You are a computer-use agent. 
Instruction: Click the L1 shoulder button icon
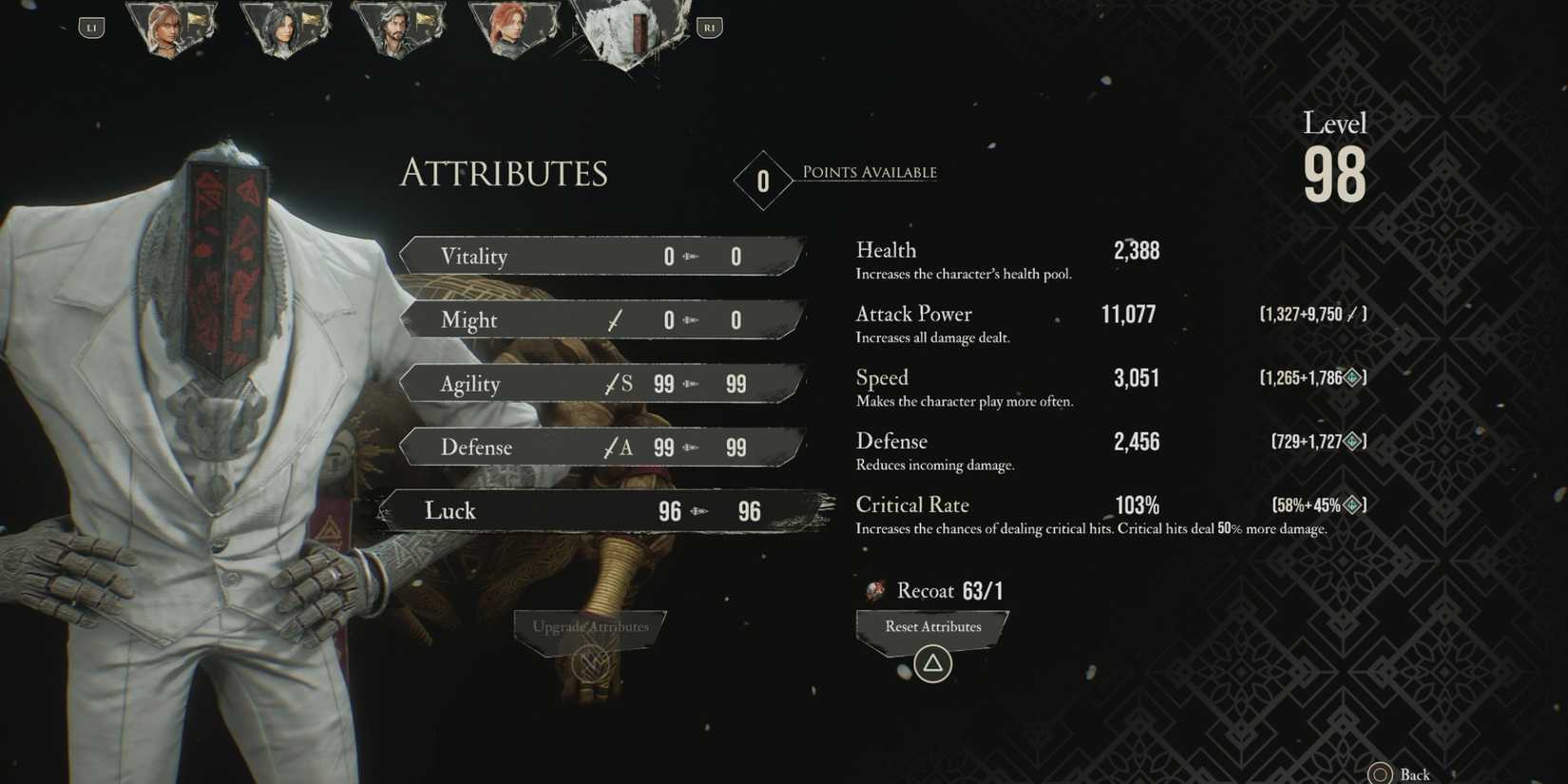pyautogui.click(x=91, y=27)
